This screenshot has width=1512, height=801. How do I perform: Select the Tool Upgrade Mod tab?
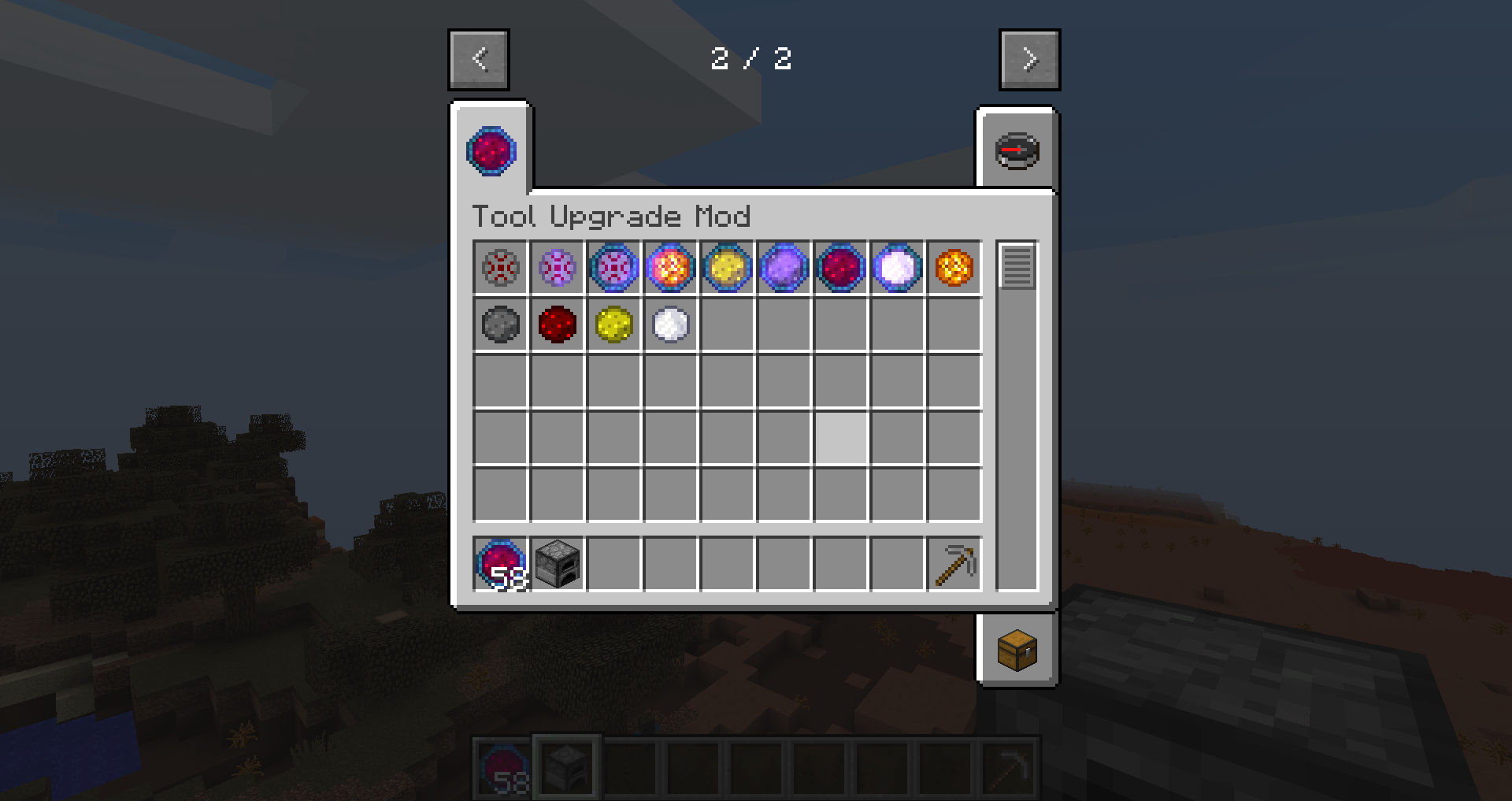(491, 150)
